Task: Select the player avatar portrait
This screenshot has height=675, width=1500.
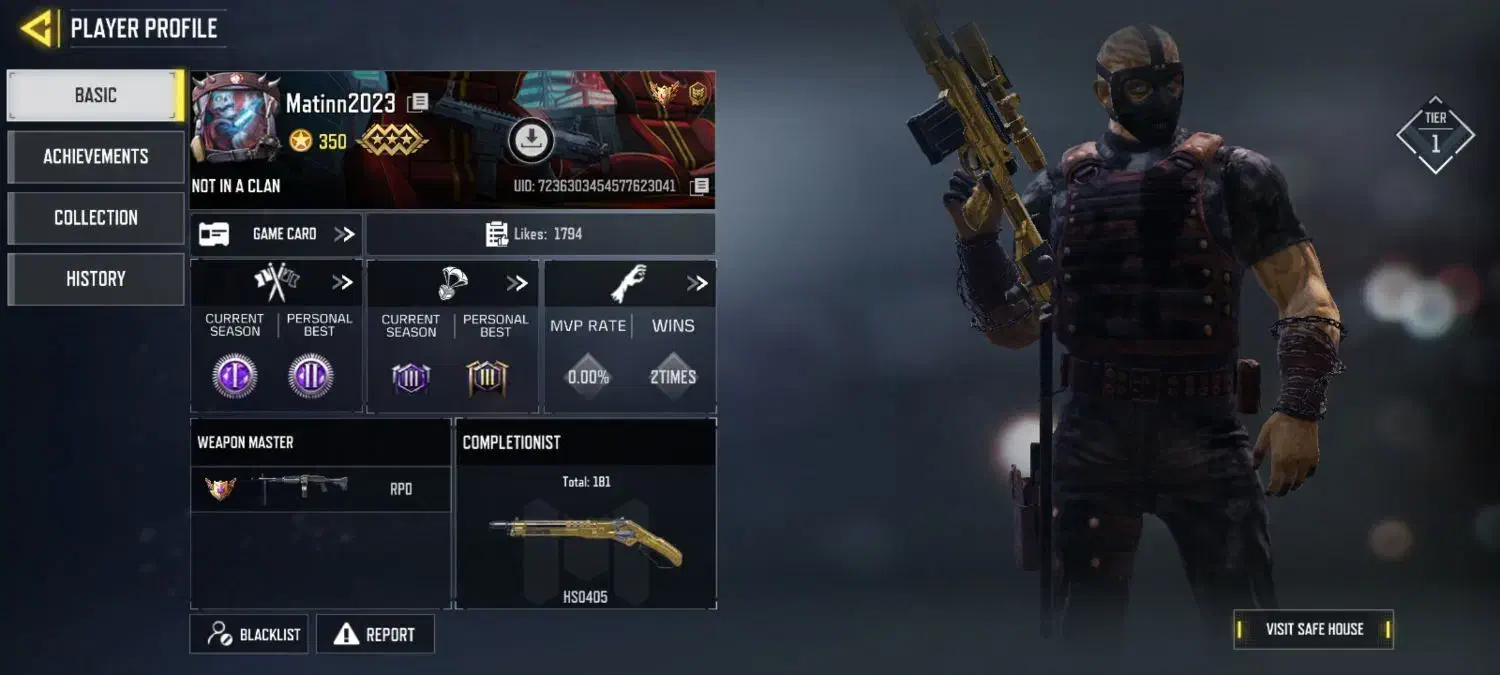Action: click(236, 118)
